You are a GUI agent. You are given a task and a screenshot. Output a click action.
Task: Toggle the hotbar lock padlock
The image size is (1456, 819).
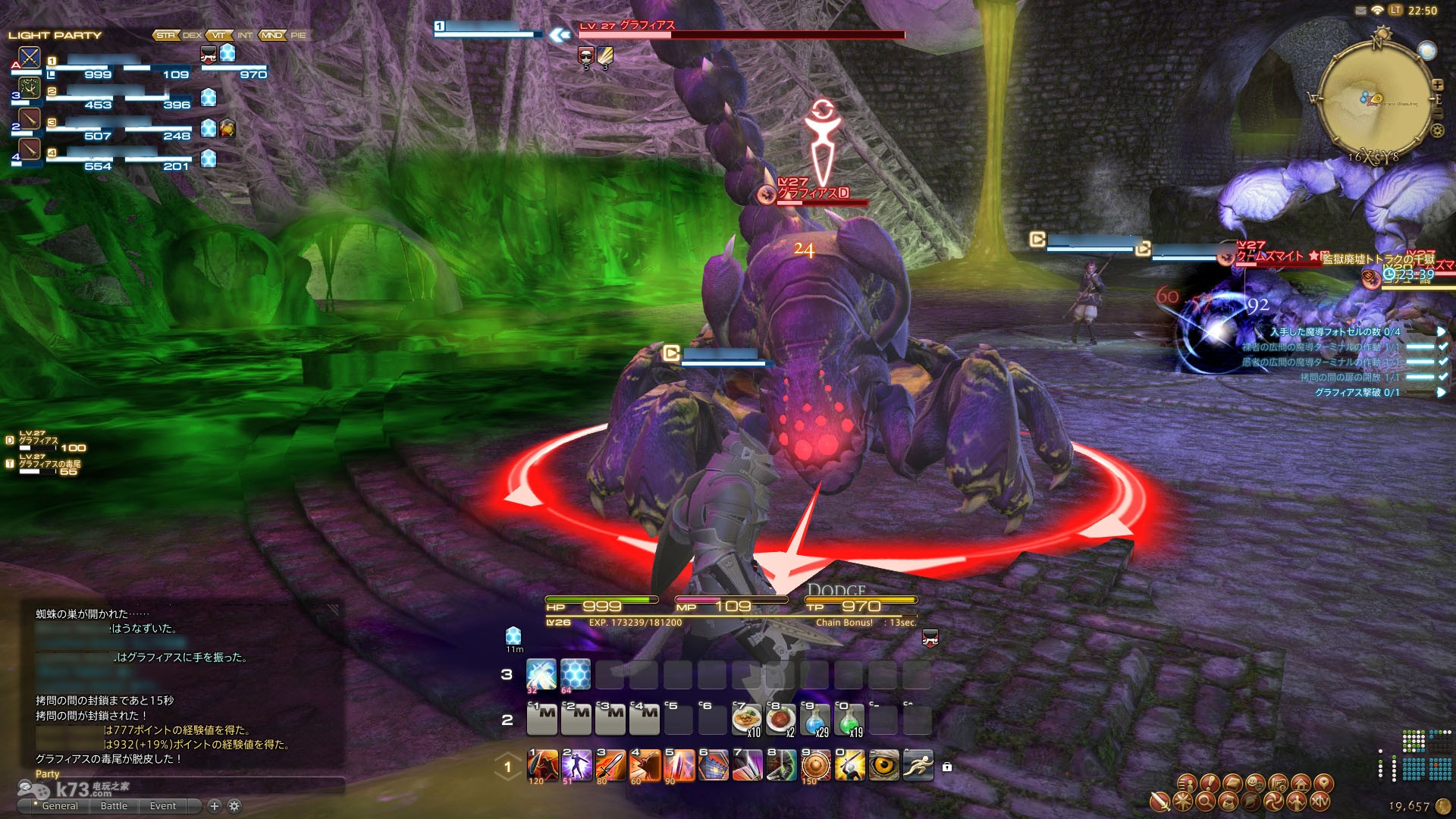click(x=947, y=767)
